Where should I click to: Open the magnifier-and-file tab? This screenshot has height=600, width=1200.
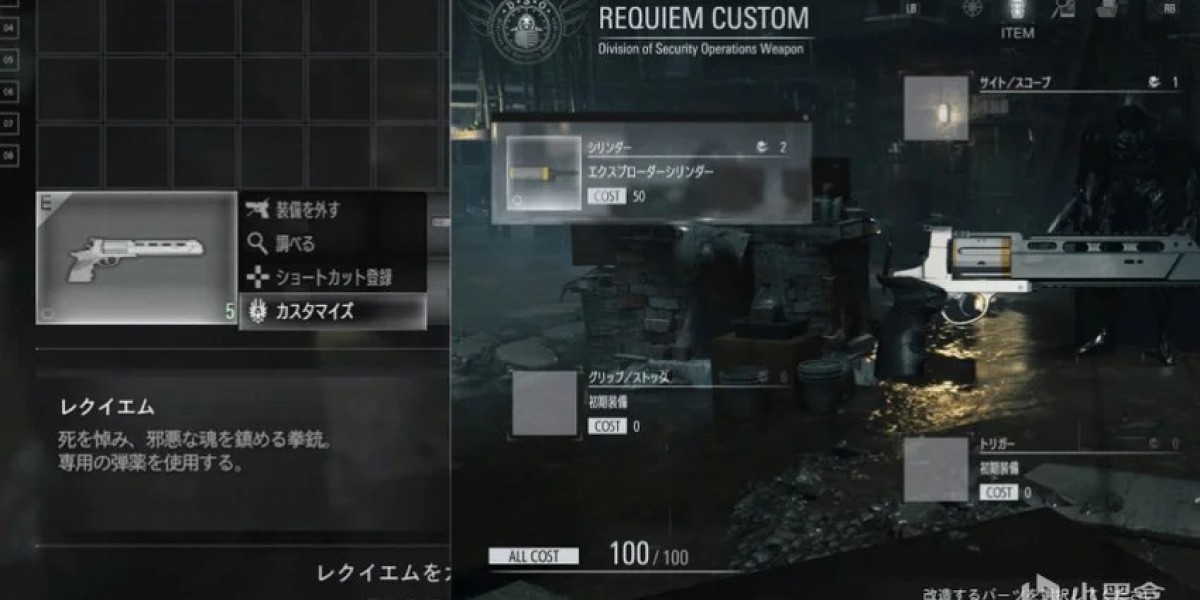[x=1064, y=10]
